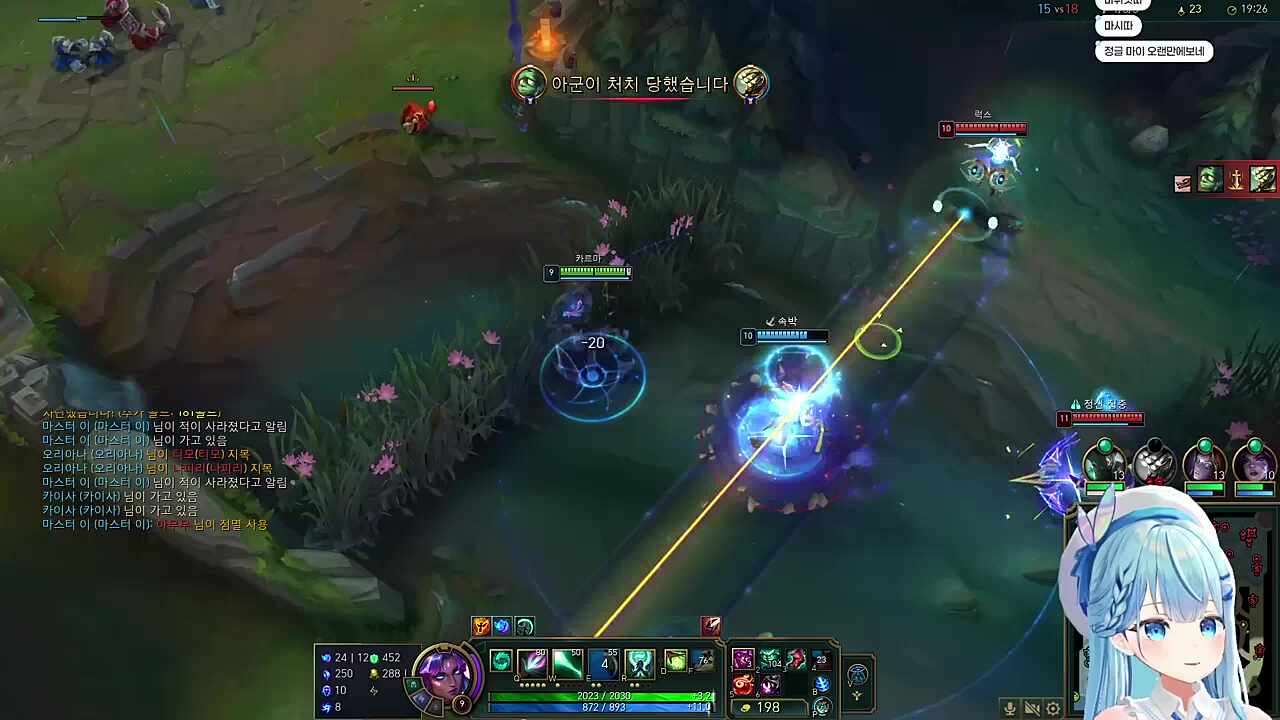This screenshot has height=720, width=1280.
Task: Click the F summoner spell on cooldown
Action: [702, 660]
